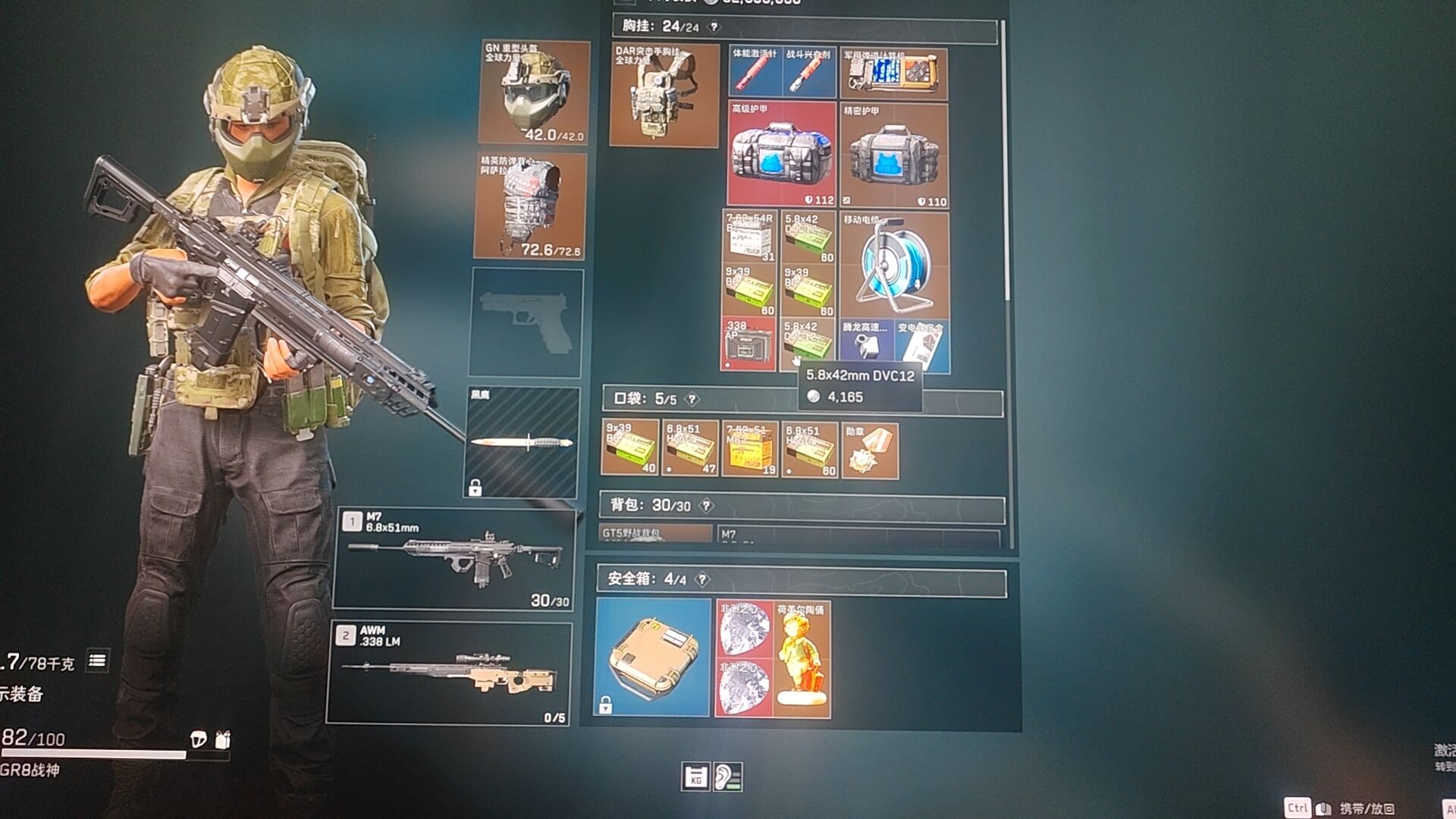Choose the M7 6.8x51mm primary weapon
Image resolution: width=1456 pixels, height=819 pixels.
pos(453,560)
